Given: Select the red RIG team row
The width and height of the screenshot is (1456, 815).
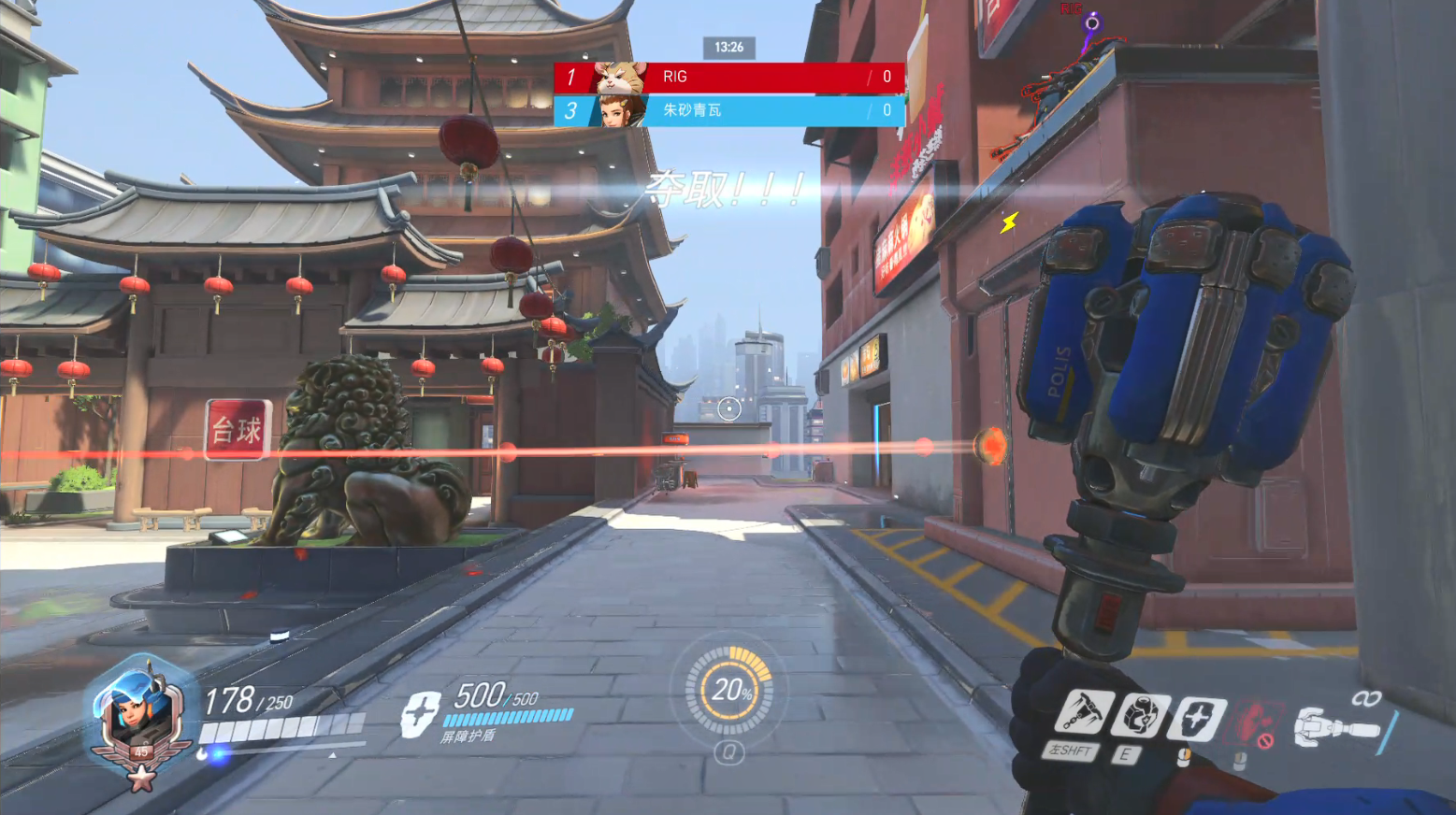Looking at the screenshot, I should pos(729,78).
